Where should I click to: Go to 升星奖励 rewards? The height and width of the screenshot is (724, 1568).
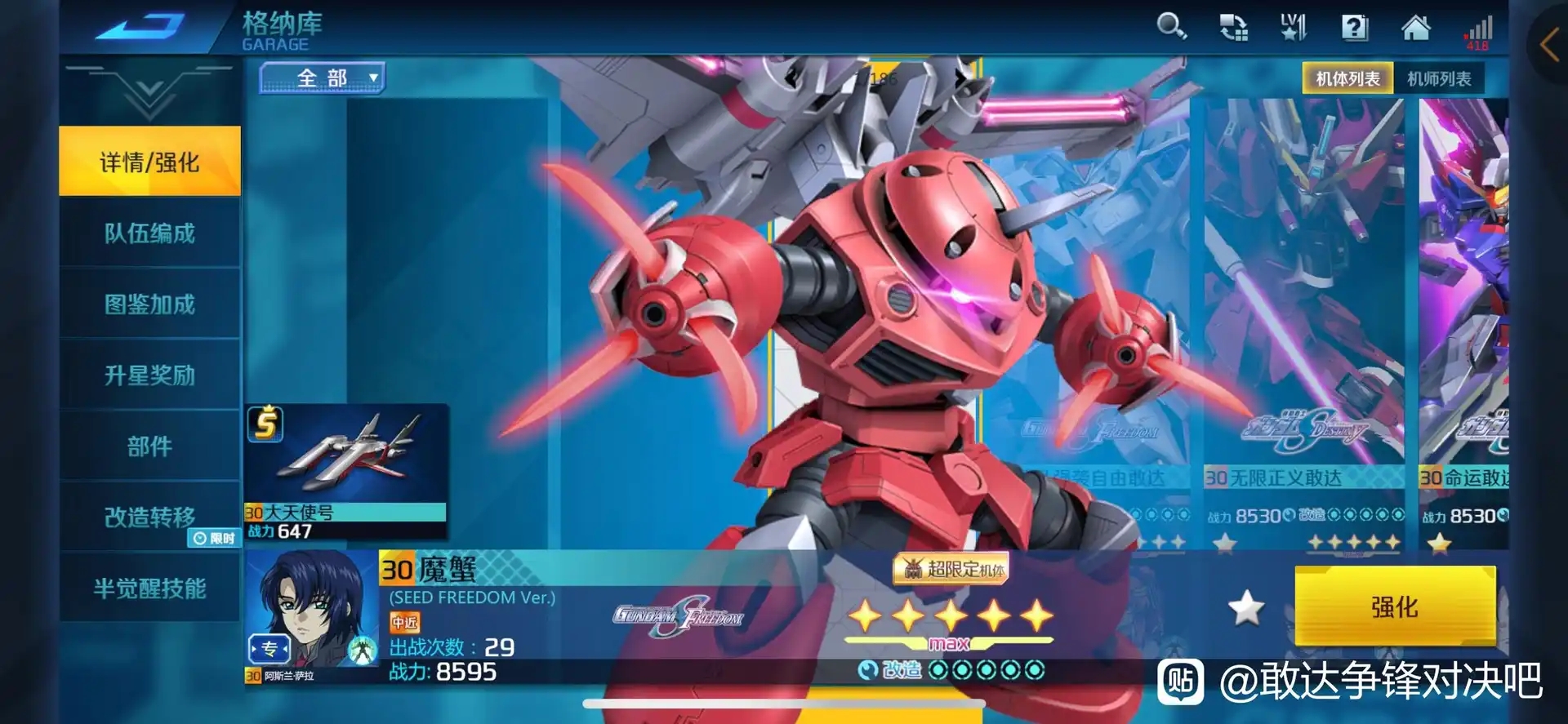pyautogui.click(x=149, y=375)
